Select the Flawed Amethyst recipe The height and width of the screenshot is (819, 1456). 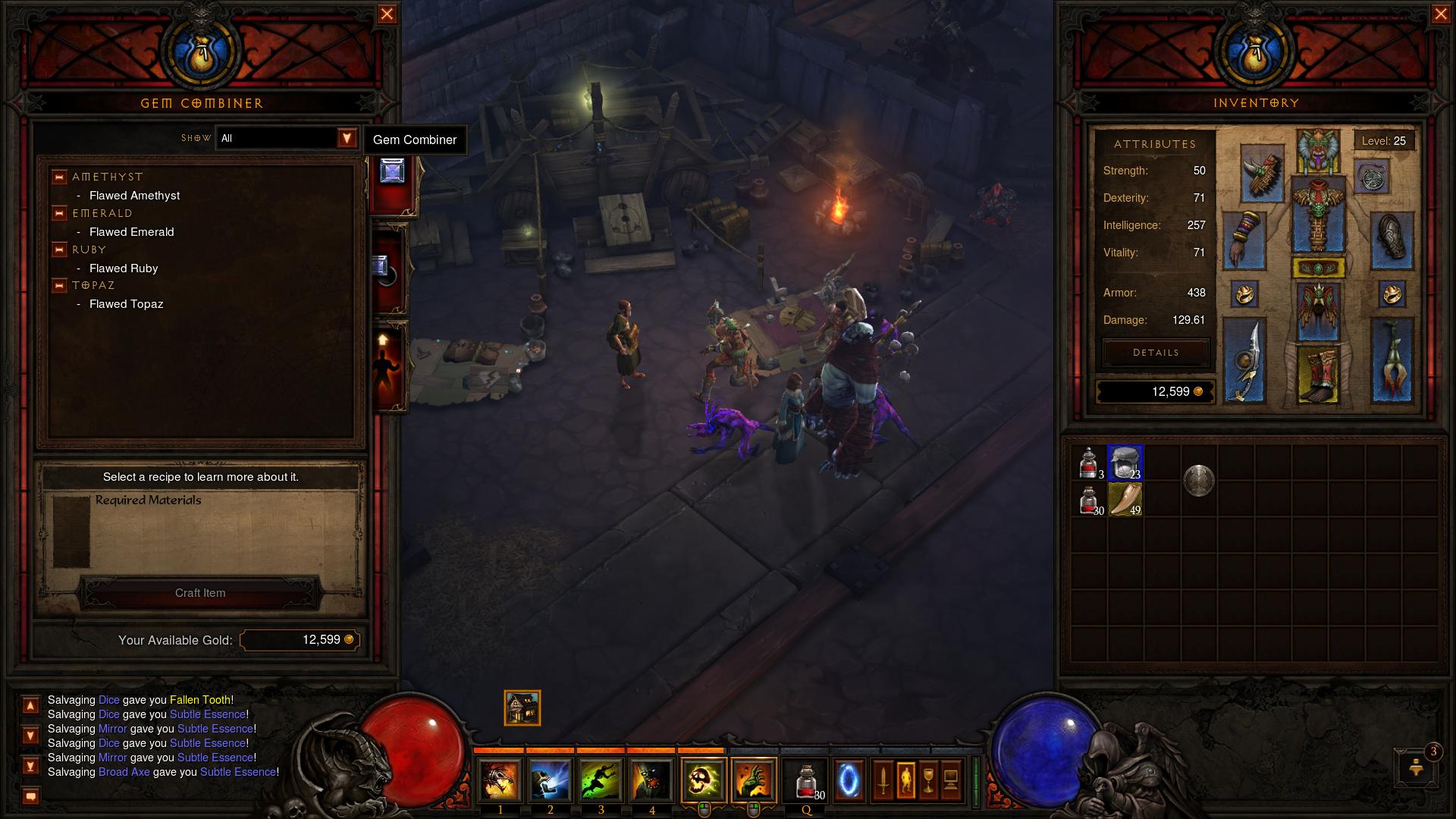[134, 196]
